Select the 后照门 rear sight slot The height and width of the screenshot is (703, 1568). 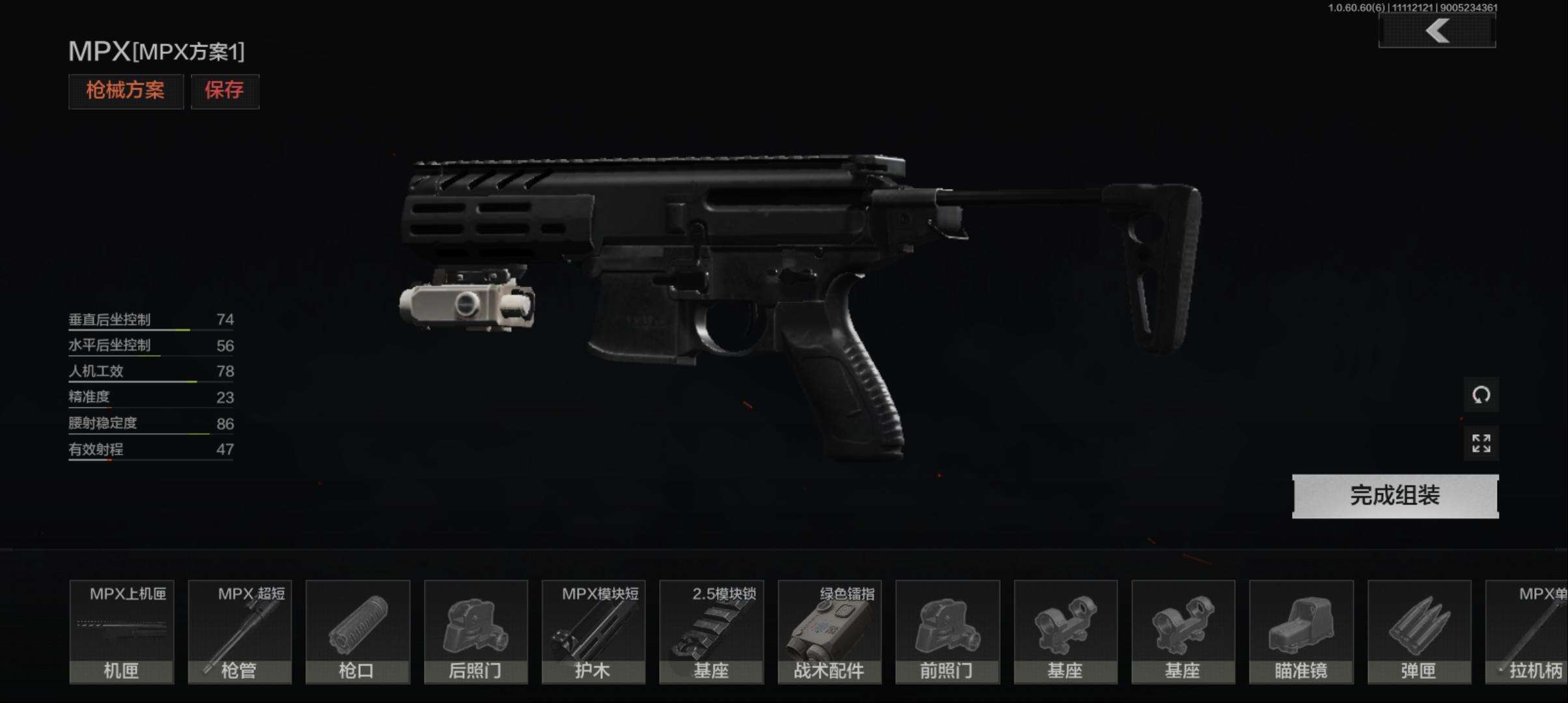click(x=475, y=631)
